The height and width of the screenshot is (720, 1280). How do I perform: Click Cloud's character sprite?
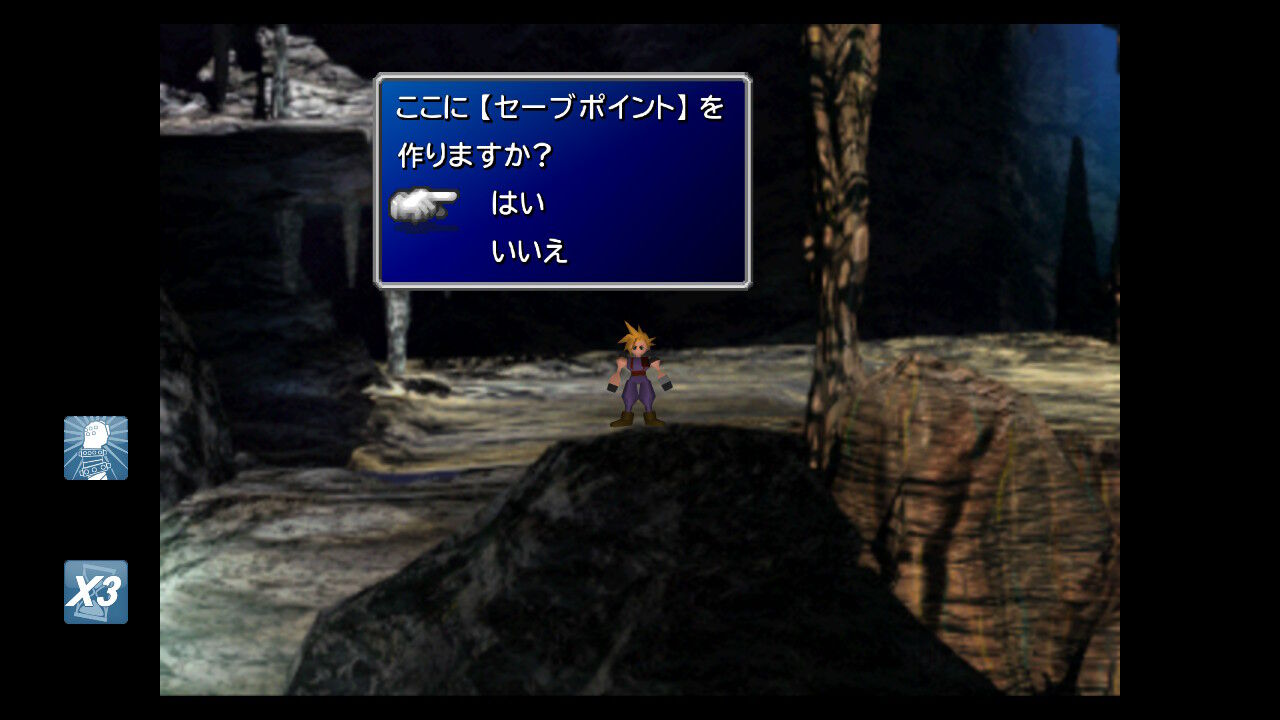click(635, 375)
